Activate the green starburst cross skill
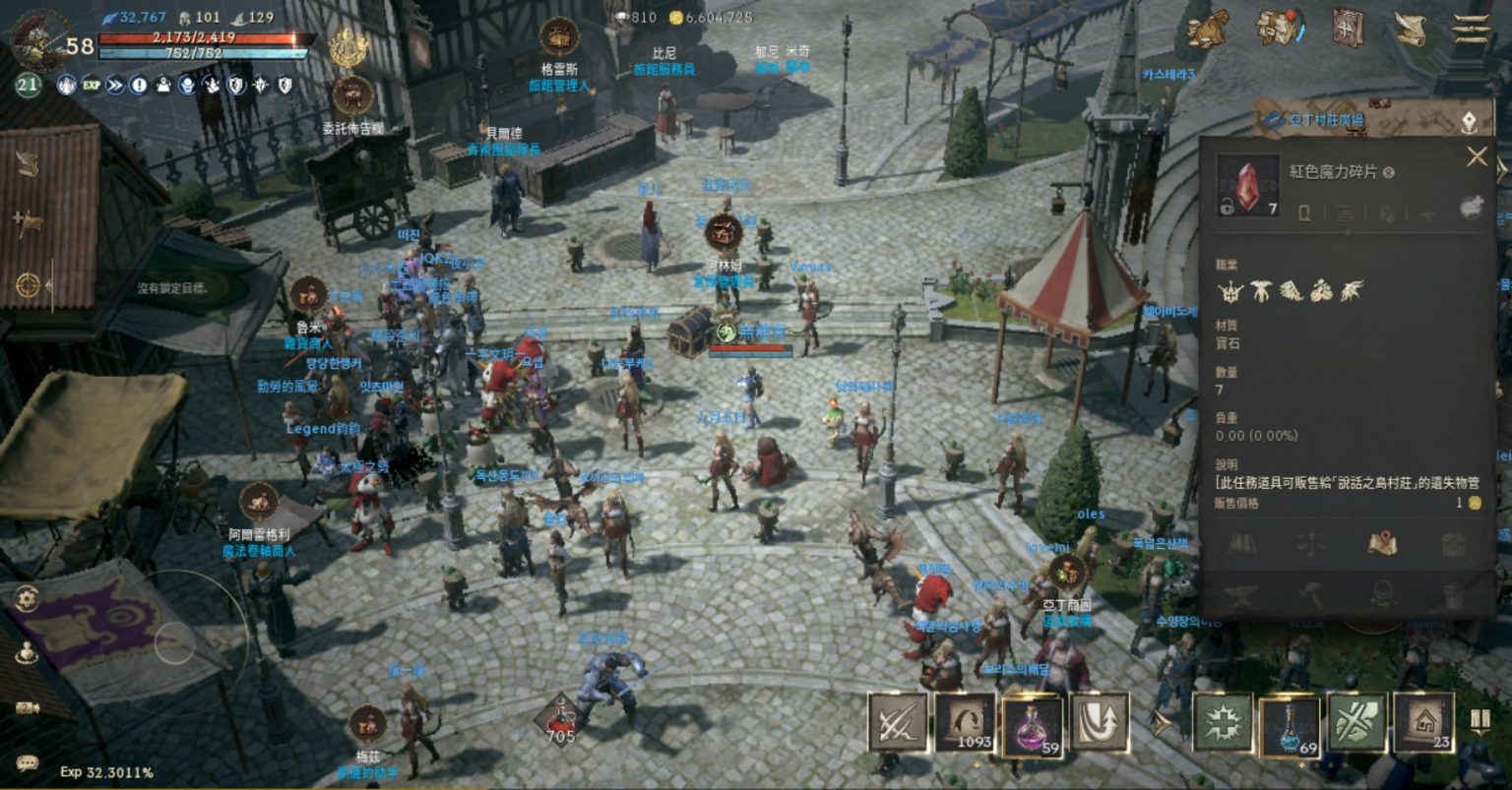Image resolution: width=1512 pixels, height=790 pixels. click(x=1223, y=723)
